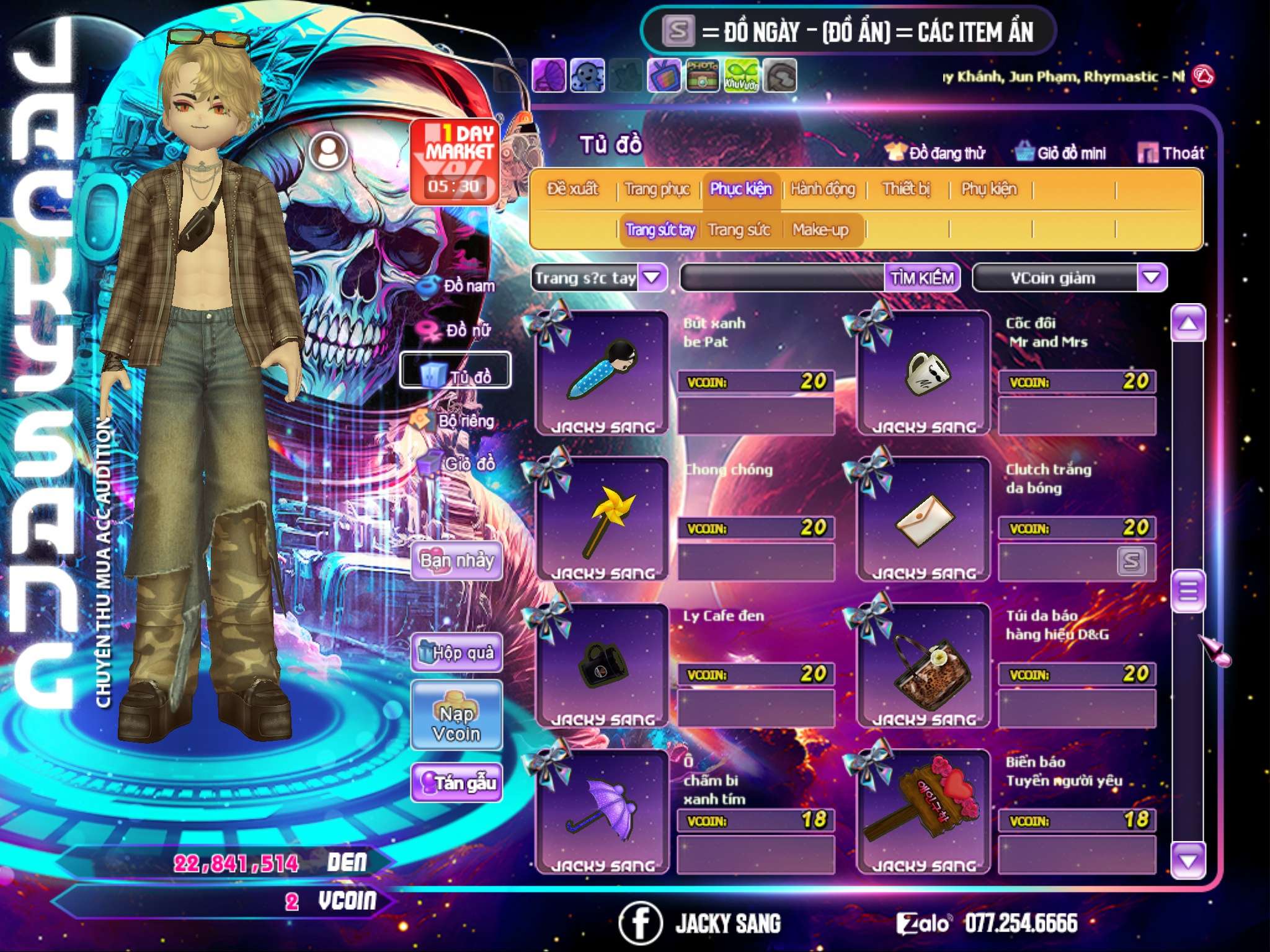Viewport: 1270px width, 952px height.
Task: Open the VCoin giảm sort dropdown
Action: (1151, 278)
